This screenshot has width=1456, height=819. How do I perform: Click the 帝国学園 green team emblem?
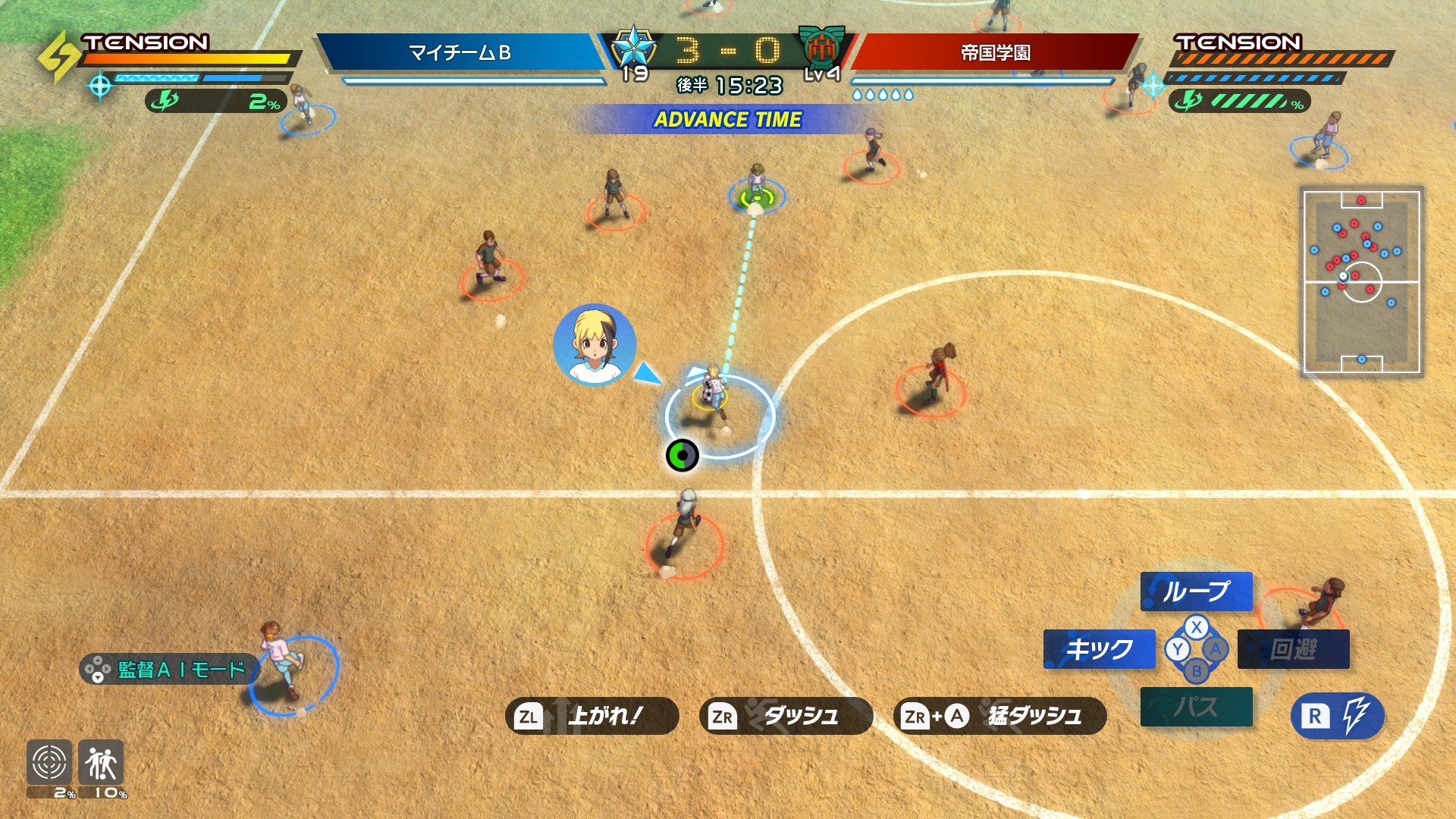(821, 47)
